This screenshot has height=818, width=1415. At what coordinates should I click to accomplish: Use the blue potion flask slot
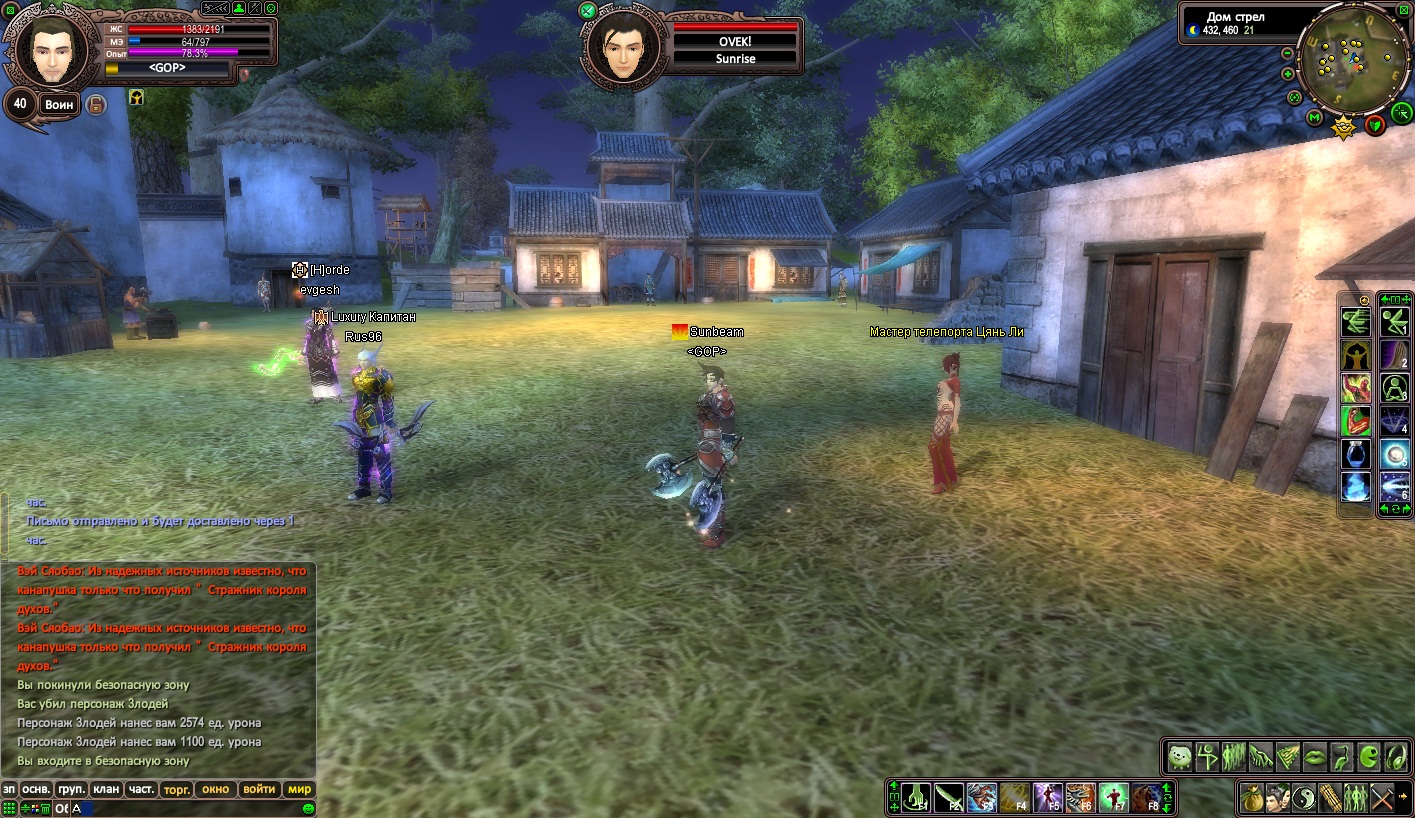(x=1356, y=454)
